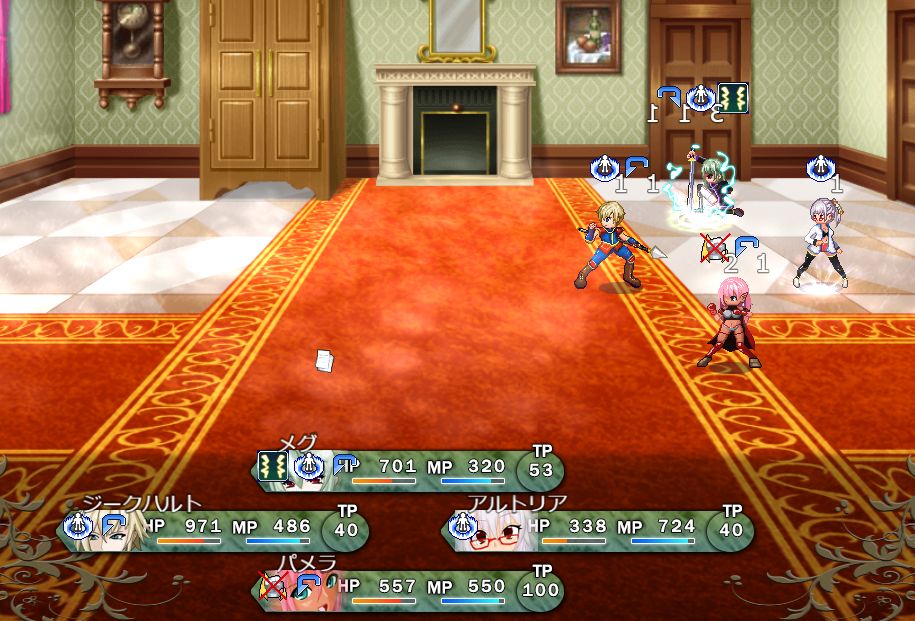Viewport: 915px width, 621px height.
Task: Click the blue curved arrow icon on ジークハルト's panel
Action: click(x=111, y=525)
